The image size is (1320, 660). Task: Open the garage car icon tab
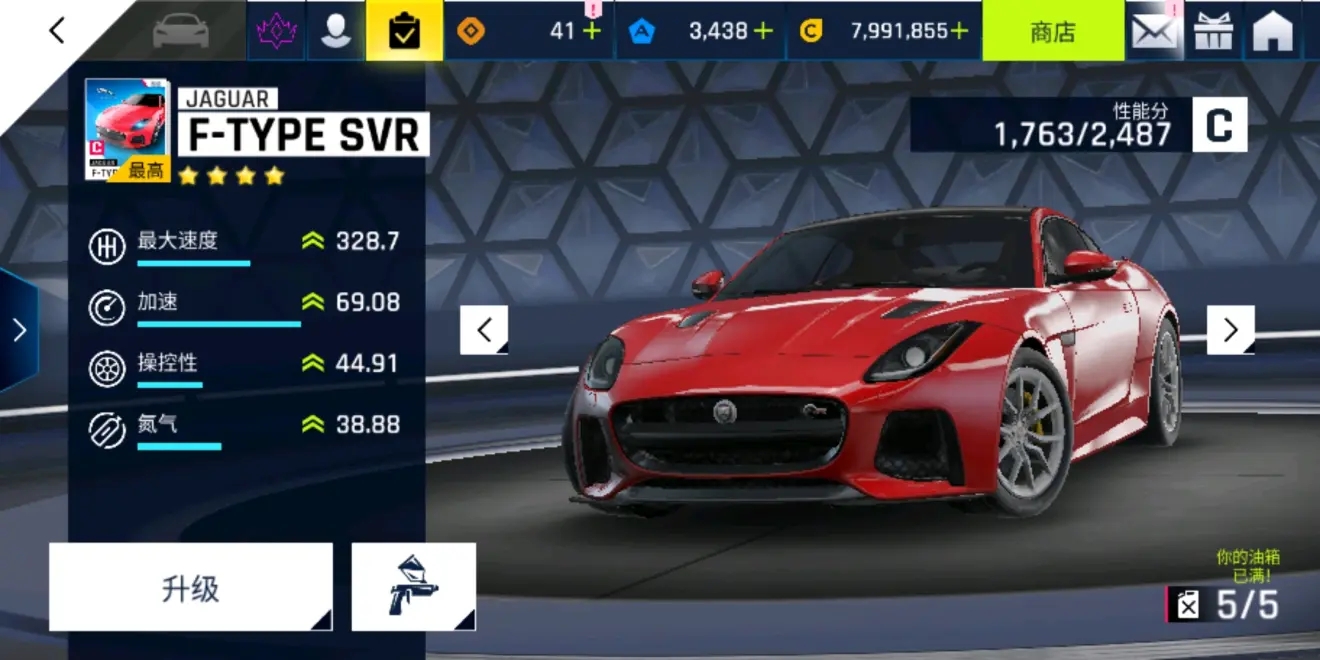point(183,31)
